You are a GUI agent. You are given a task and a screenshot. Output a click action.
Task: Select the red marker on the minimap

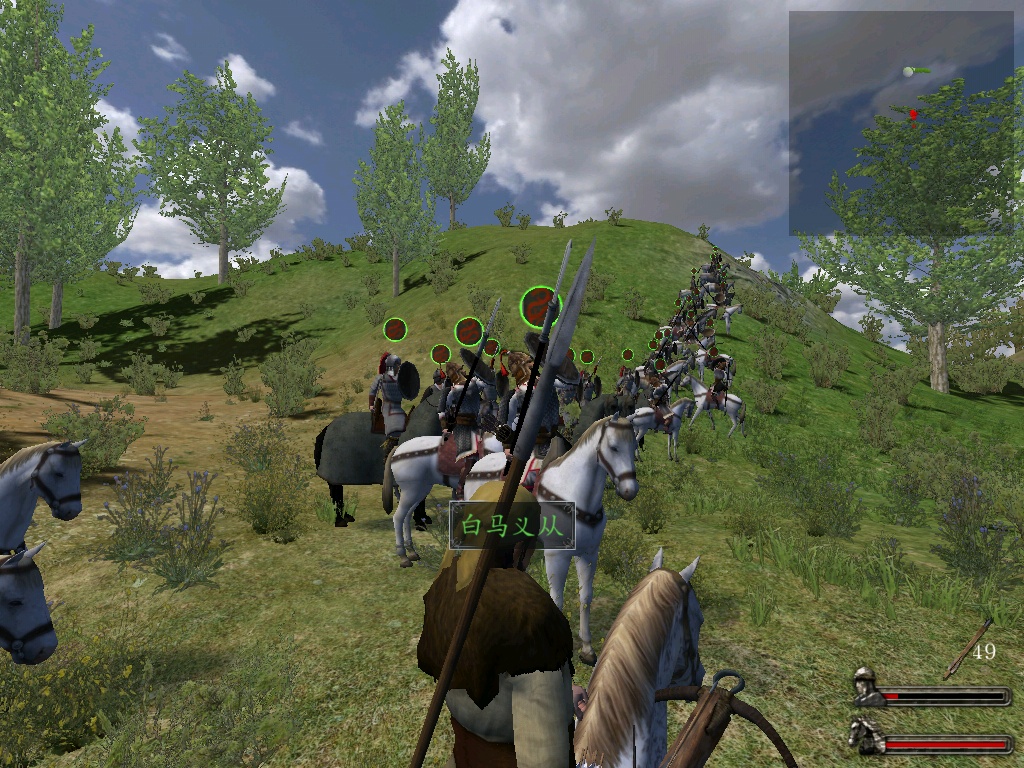click(913, 115)
